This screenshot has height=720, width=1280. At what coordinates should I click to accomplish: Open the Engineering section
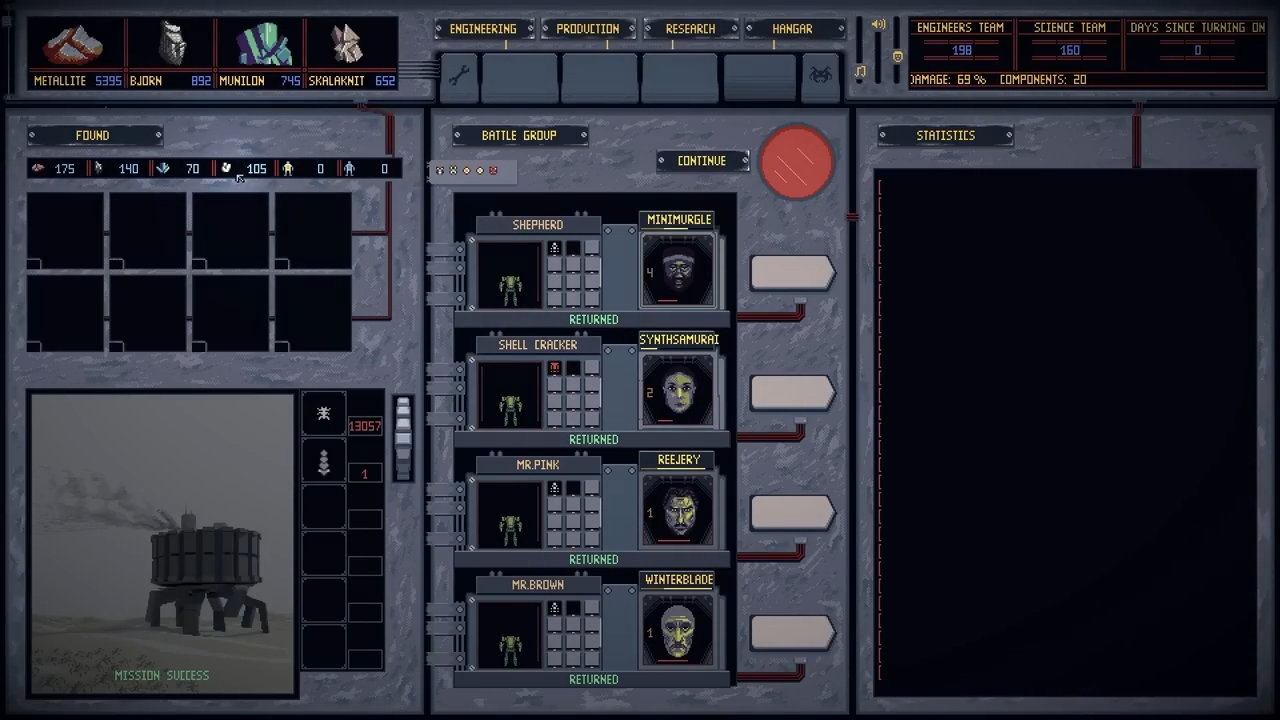(x=483, y=29)
